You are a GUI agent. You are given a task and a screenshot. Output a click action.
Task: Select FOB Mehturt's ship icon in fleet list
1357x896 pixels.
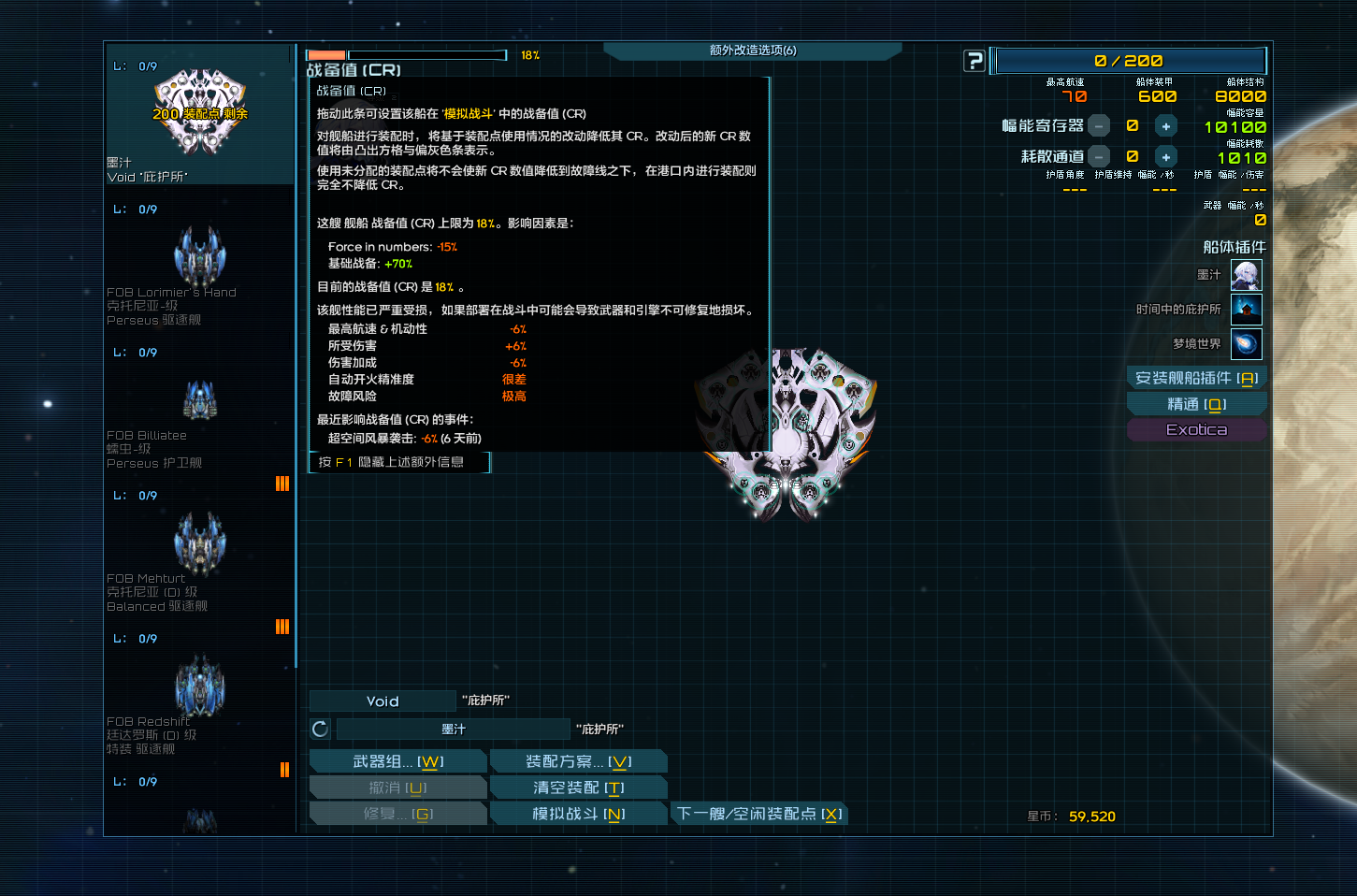(x=199, y=543)
